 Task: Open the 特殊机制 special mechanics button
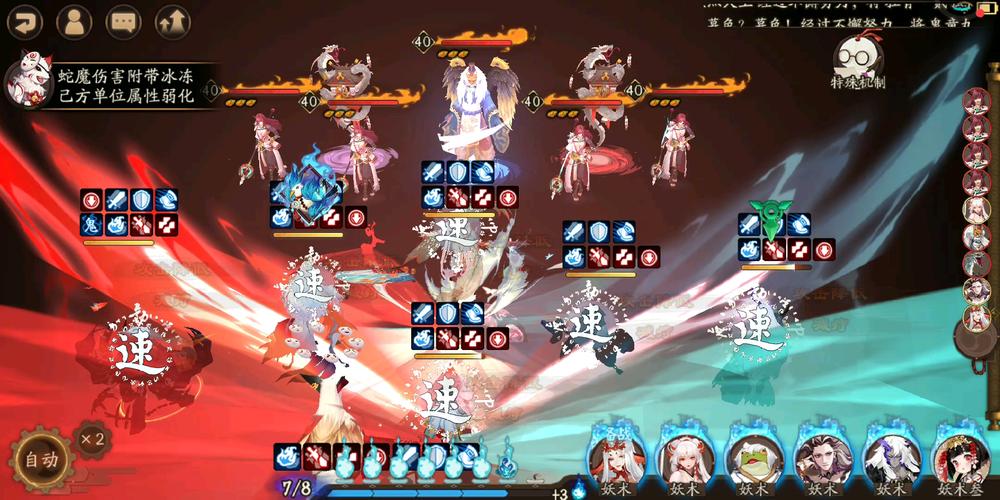[x=857, y=63]
